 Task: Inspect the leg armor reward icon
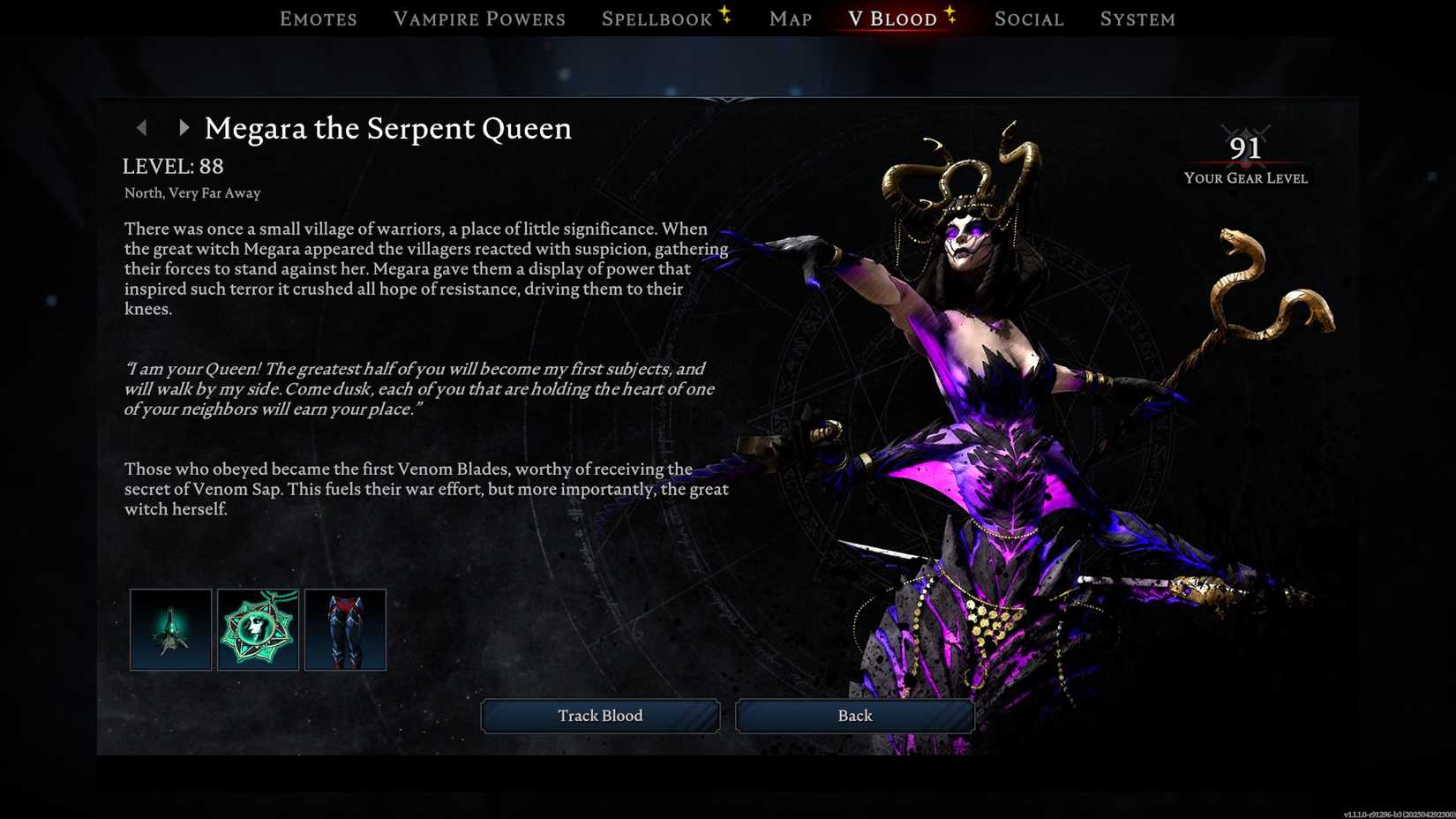344,628
